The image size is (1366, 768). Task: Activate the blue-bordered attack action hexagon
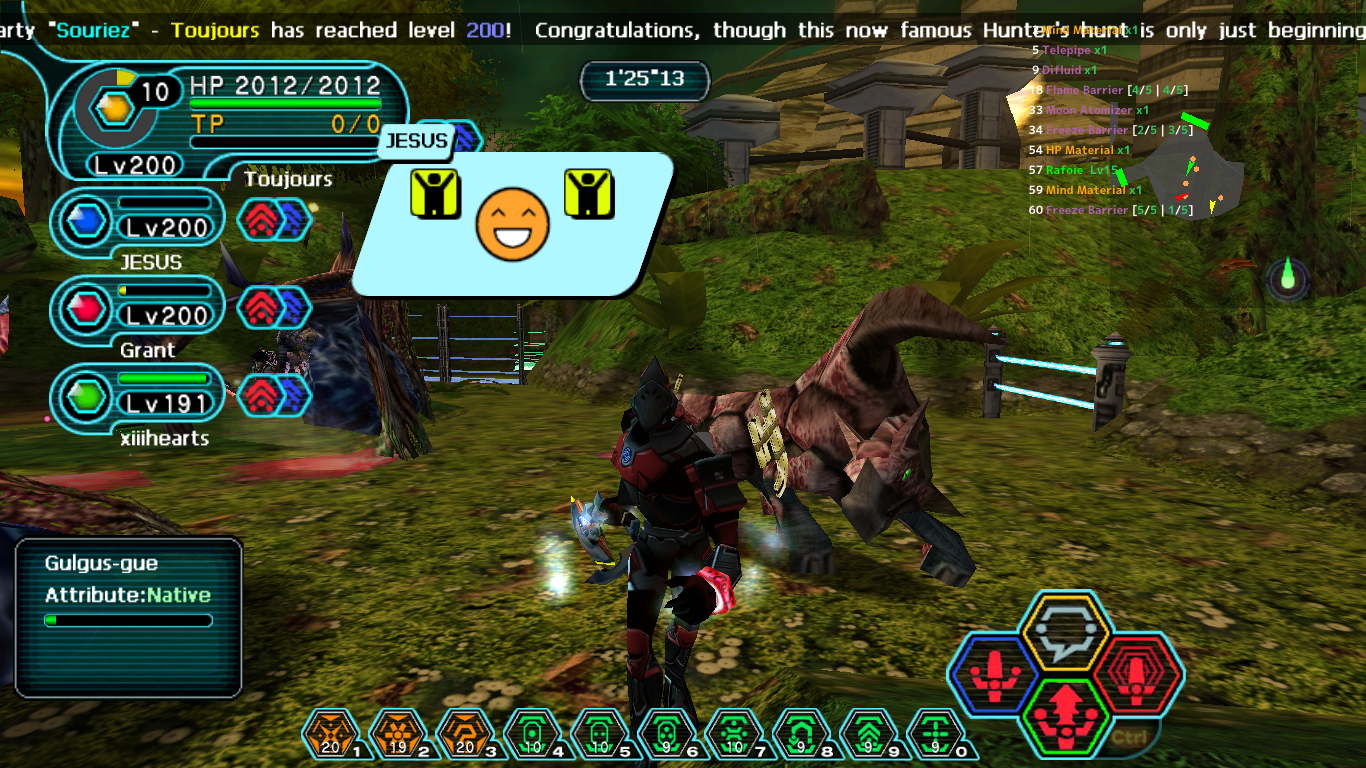click(993, 674)
